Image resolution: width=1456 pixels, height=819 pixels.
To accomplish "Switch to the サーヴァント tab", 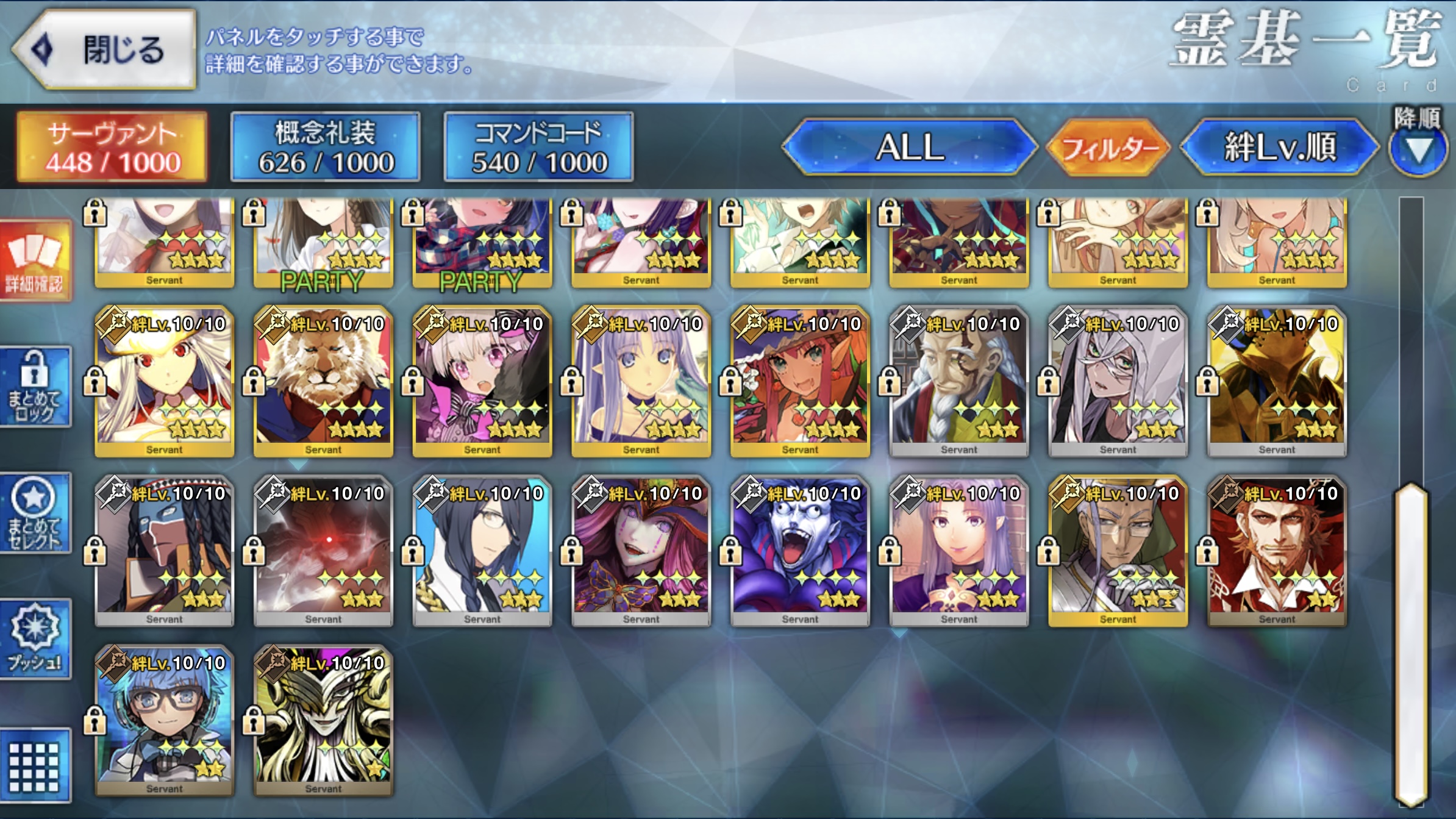I will tap(112, 148).
